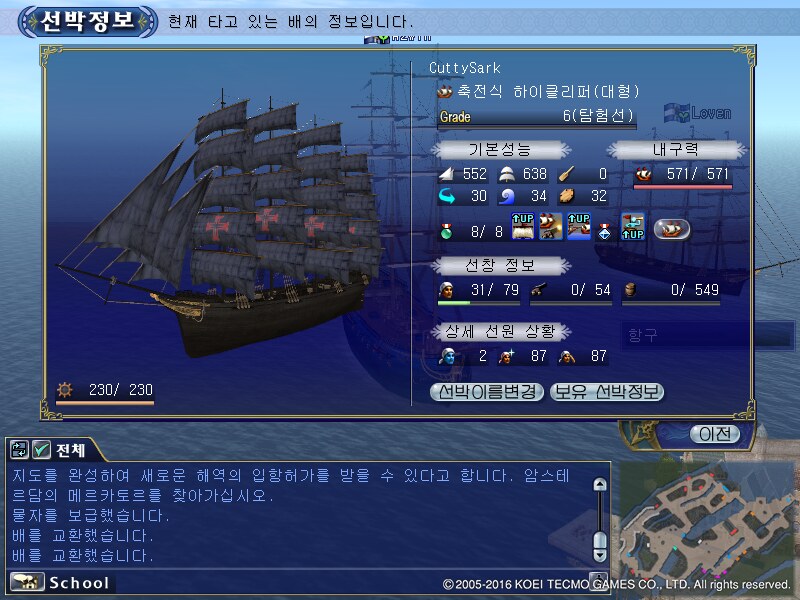800x600 pixels.
Task: Toggle the chat log checkmark icon
Action: coord(42,450)
